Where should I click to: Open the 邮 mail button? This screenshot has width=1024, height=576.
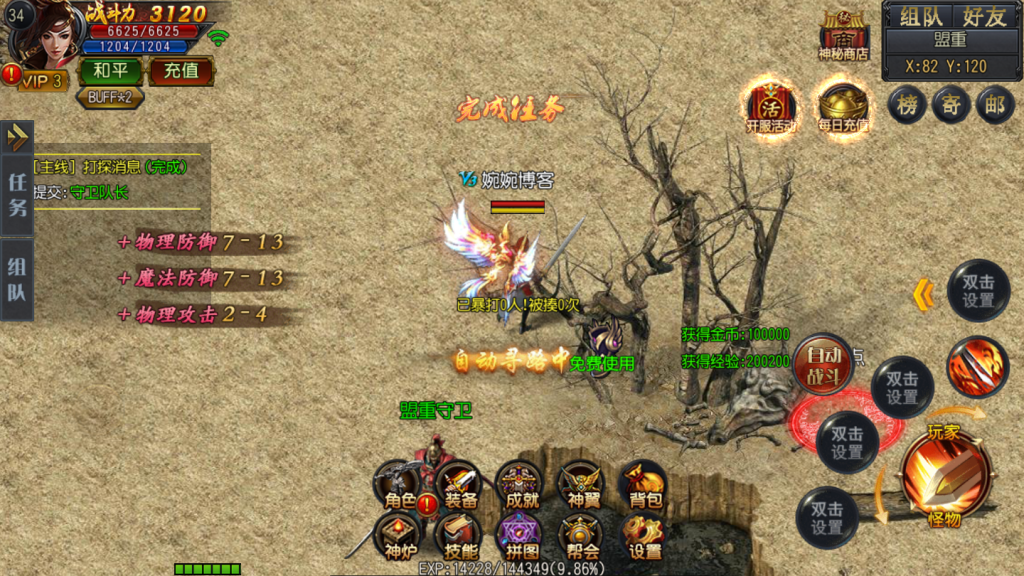point(994,105)
